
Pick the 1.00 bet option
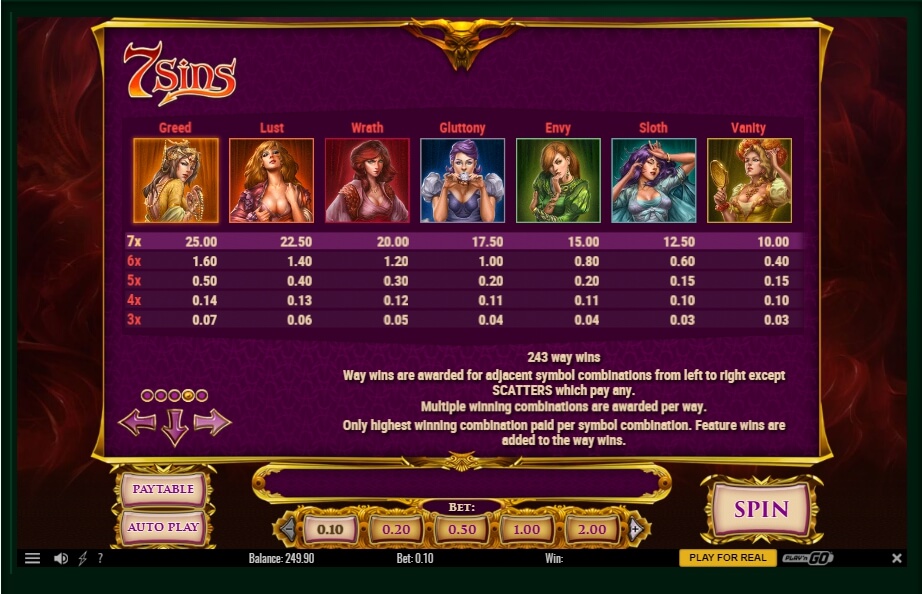(526, 529)
